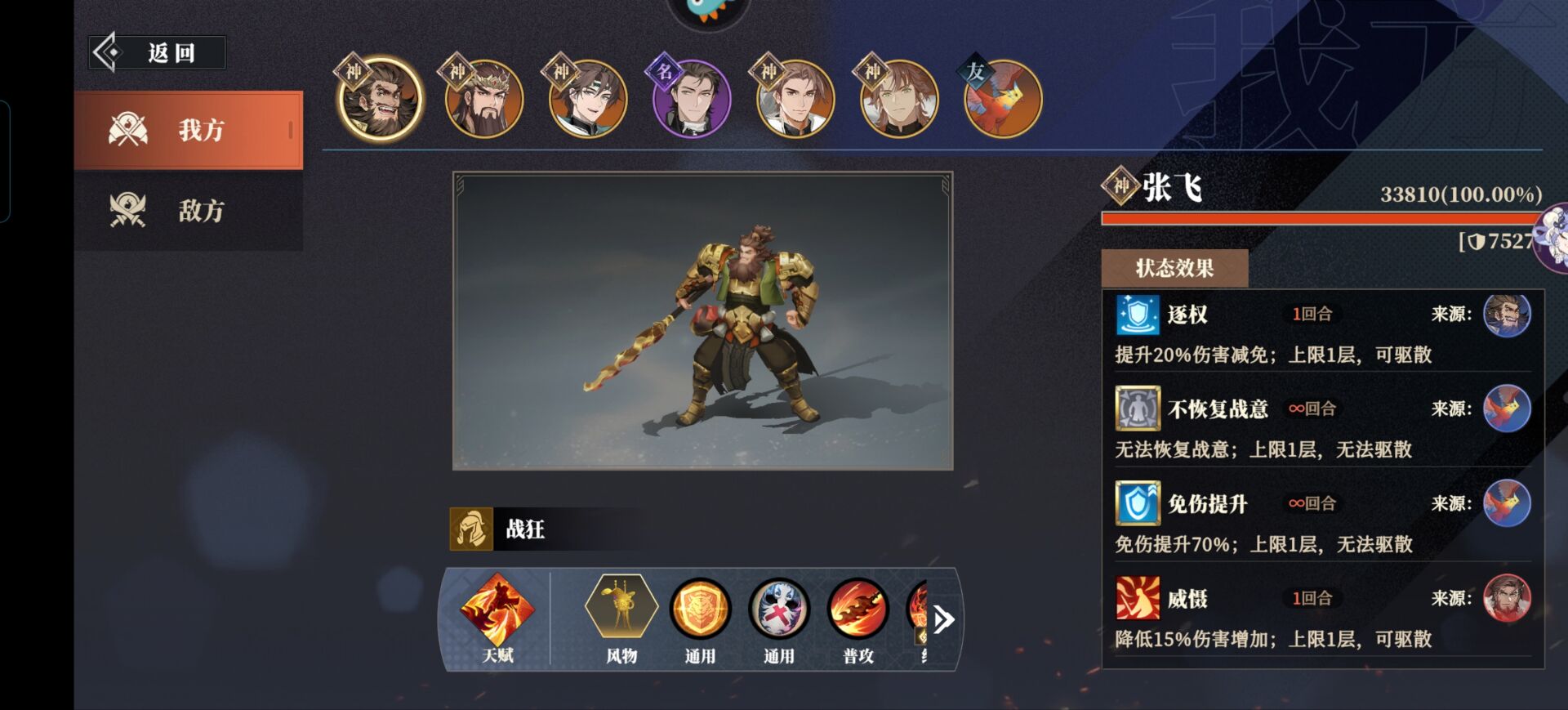Screen dimensions: 1568x710
Task: Switch to the 我方 allies tab
Action: coord(188,130)
